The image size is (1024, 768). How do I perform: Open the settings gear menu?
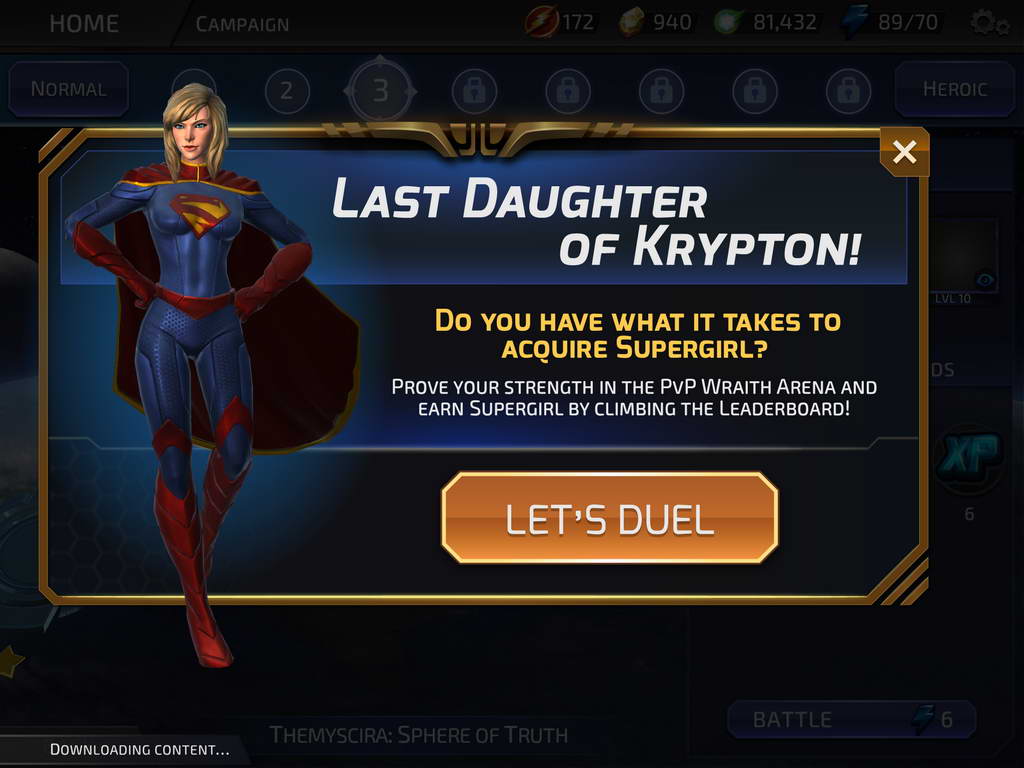pos(987,23)
